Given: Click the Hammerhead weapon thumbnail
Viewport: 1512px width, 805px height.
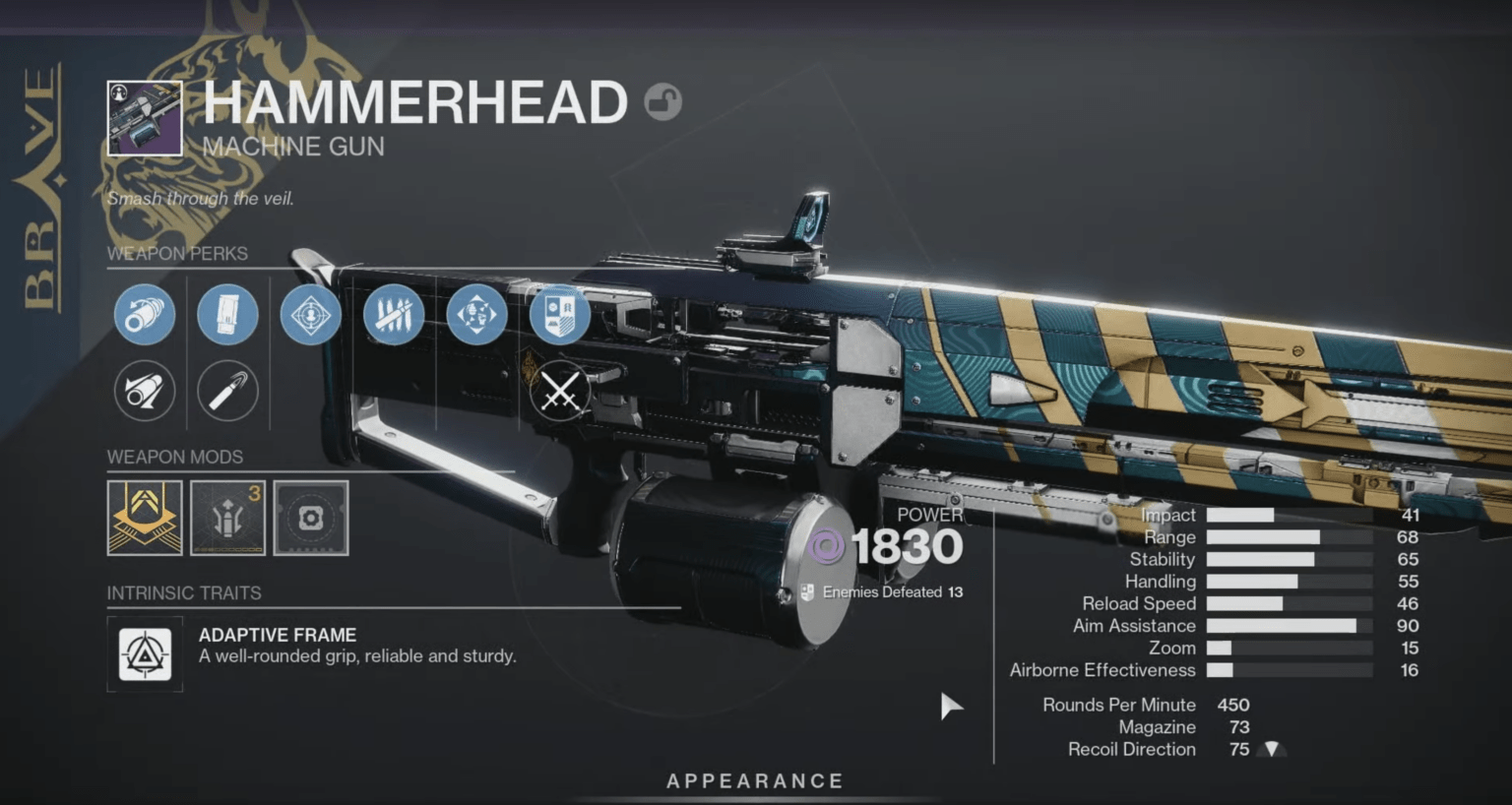Looking at the screenshot, I should [144, 118].
